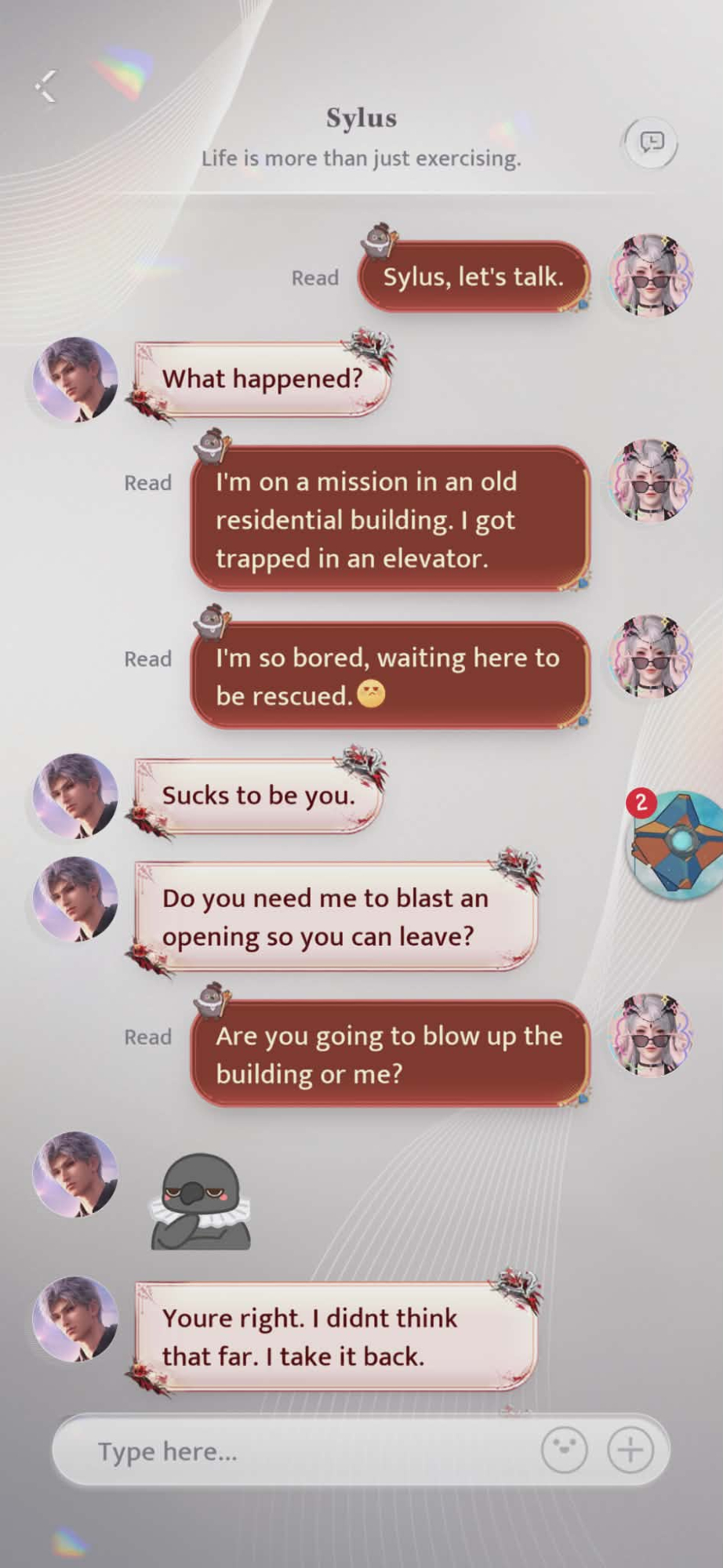
Task: Tap the grey crow sticker message
Action: (201, 1200)
